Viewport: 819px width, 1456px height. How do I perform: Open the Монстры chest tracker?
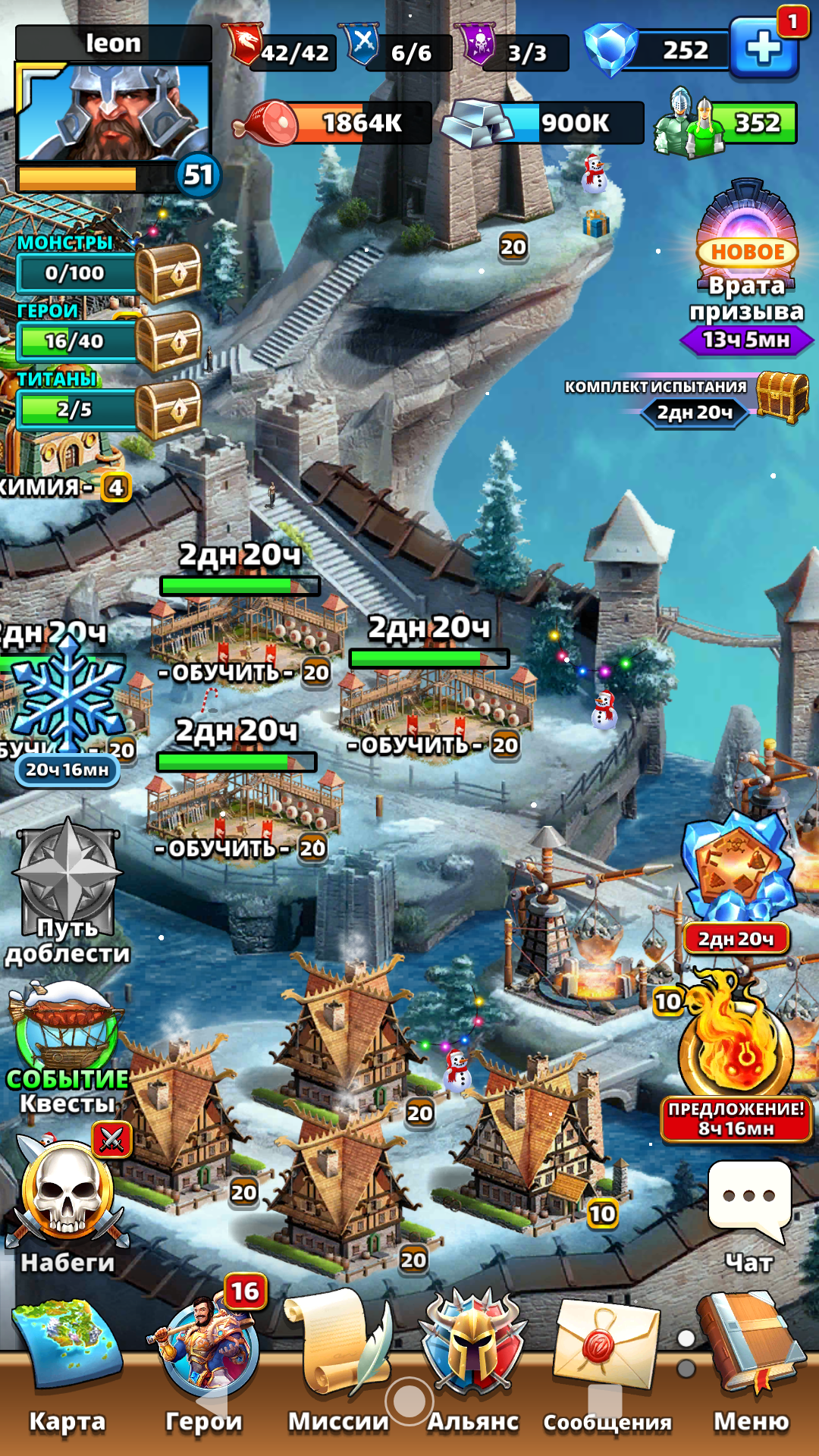168,273
